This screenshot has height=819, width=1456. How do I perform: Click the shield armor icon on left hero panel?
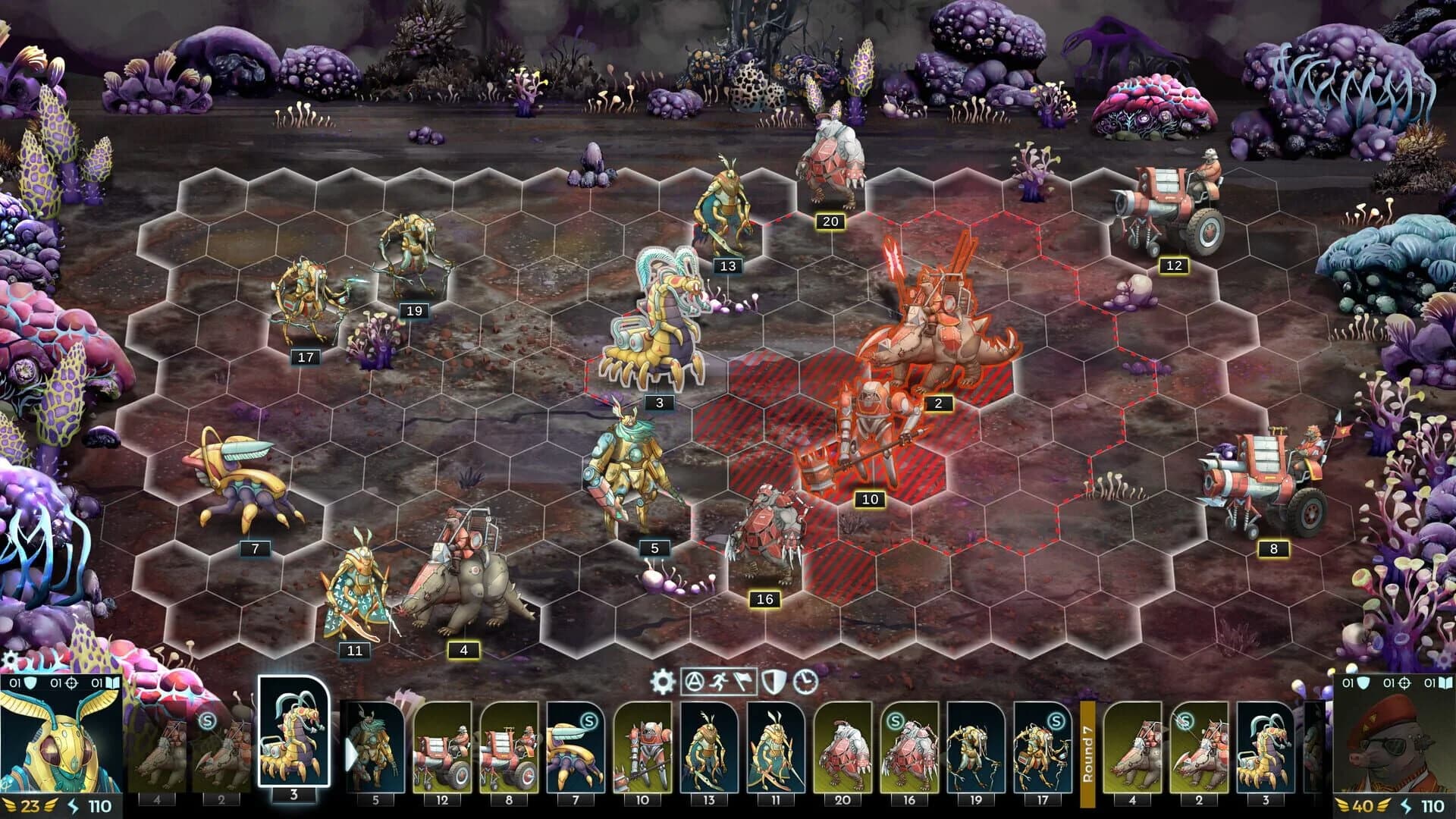tap(30, 683)
